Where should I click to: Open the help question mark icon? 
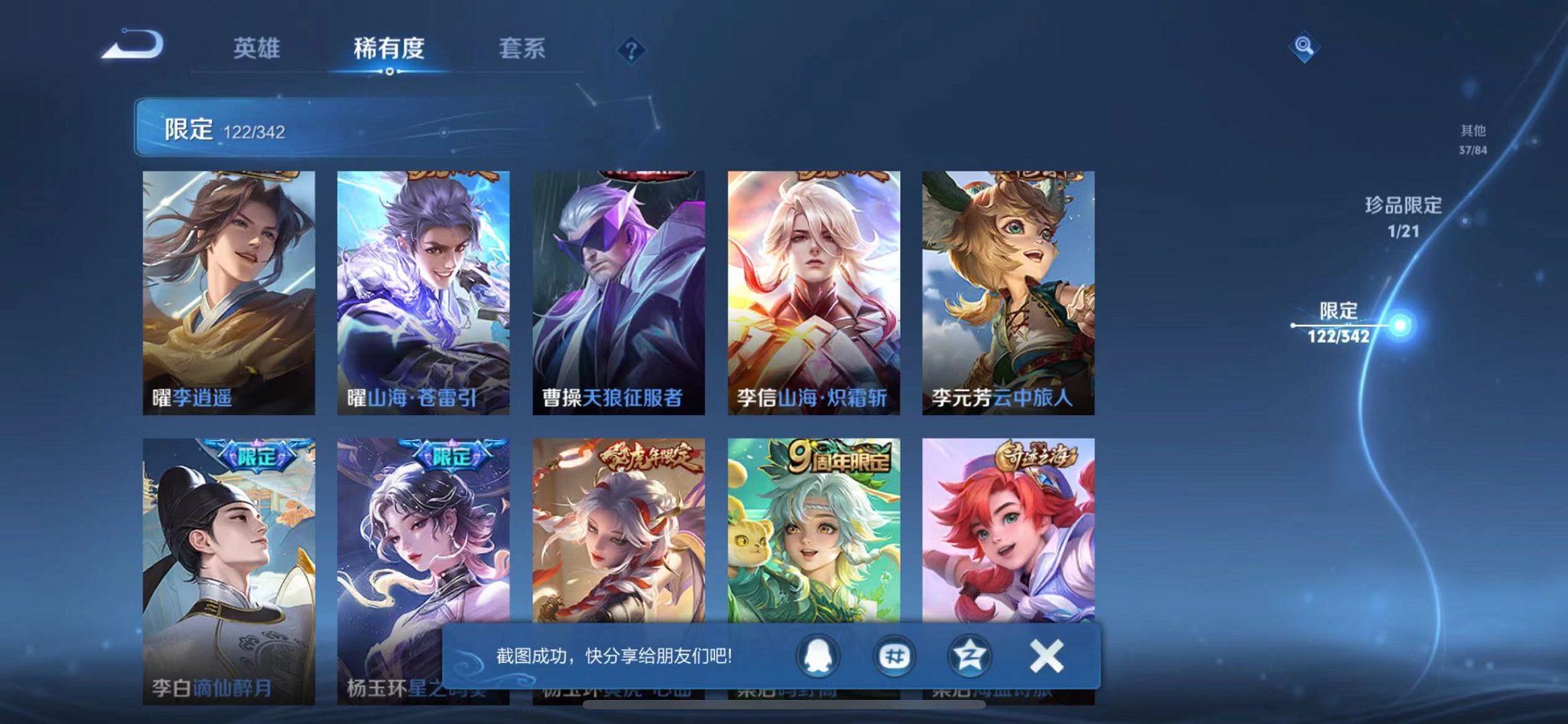tap(633, 48)
